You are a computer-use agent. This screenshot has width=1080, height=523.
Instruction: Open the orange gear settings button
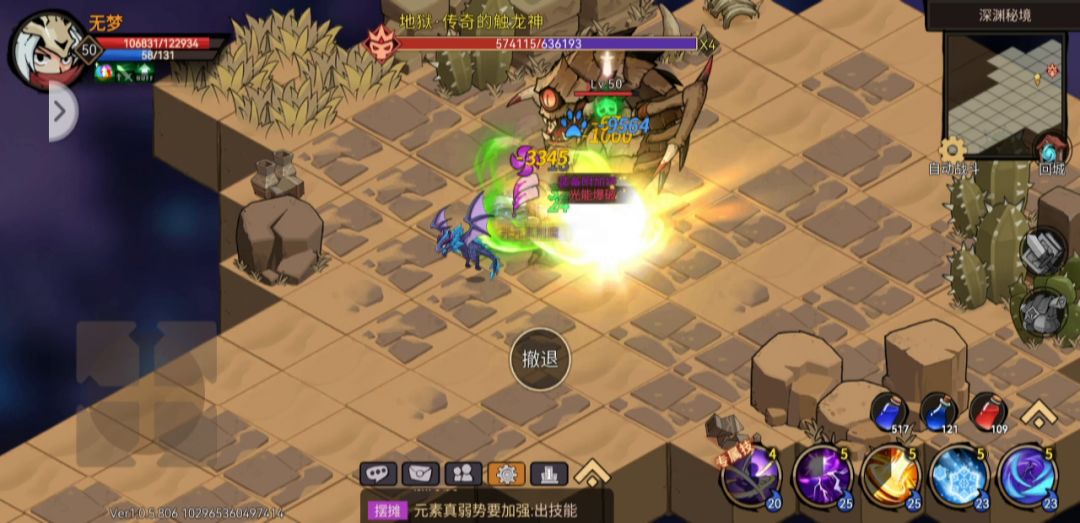[x=505, y=473]
